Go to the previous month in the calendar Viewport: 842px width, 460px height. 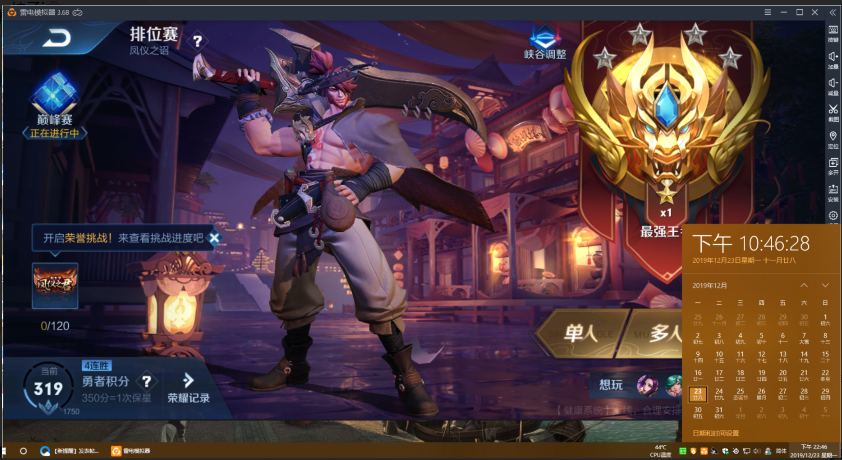804,285
